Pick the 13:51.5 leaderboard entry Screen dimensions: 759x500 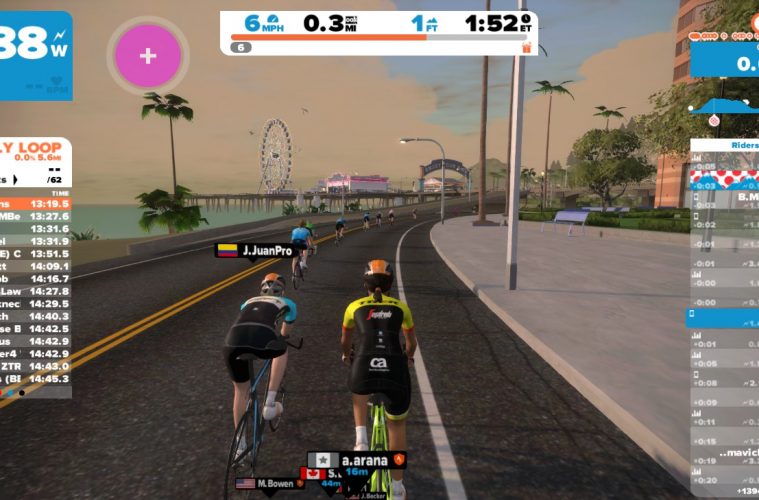35,253
